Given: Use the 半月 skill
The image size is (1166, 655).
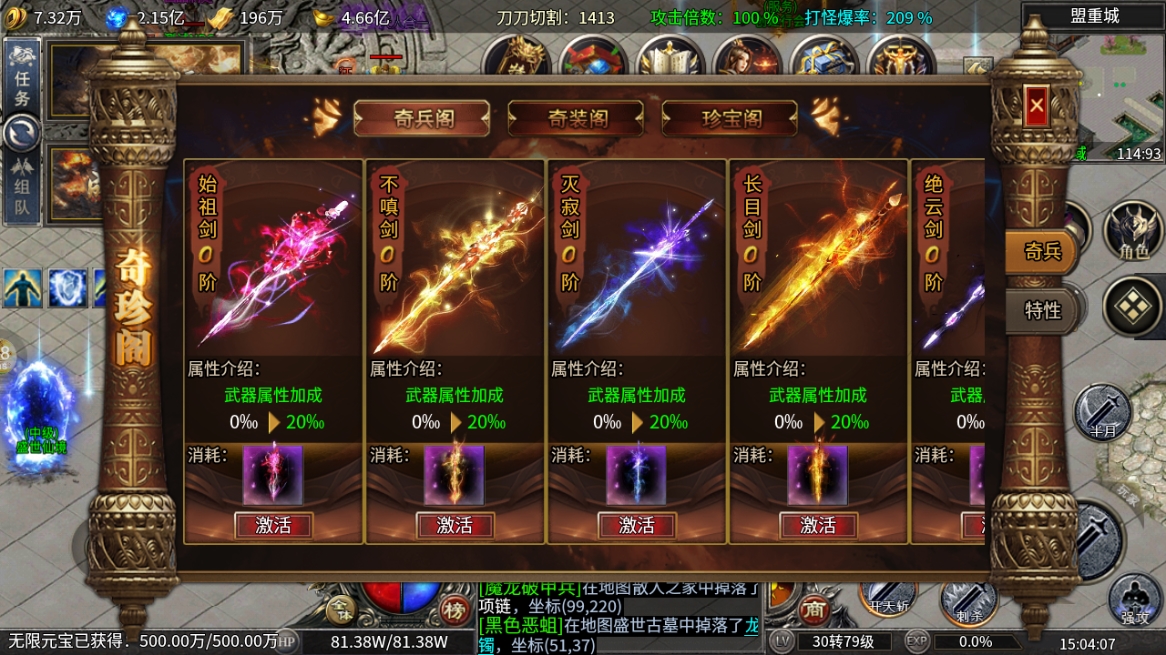Looking at the screenshot, I should click(x=1101, y=413).
